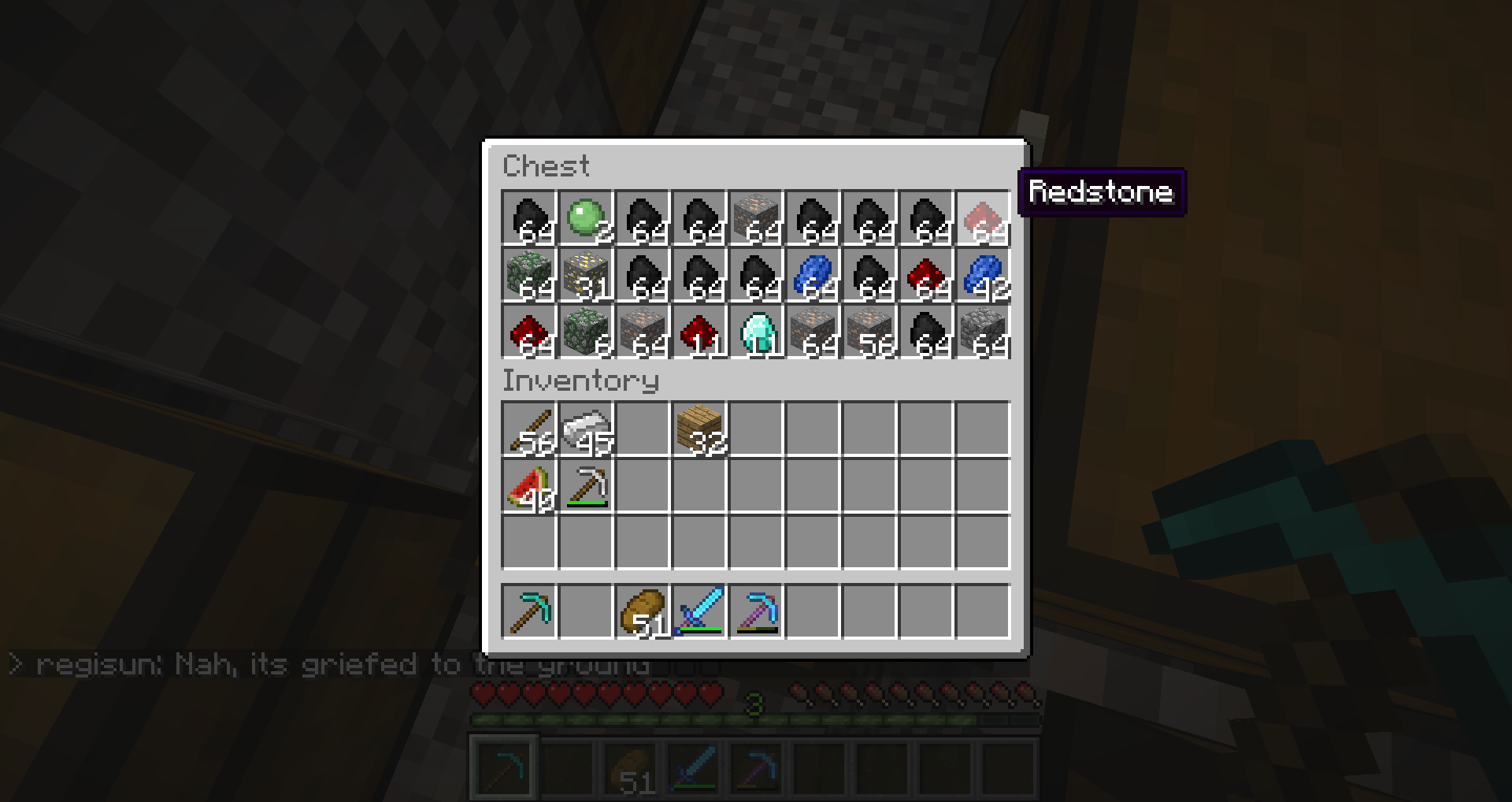Take the full 64 mossy cobblestone stack

click(x=529, y=275)
